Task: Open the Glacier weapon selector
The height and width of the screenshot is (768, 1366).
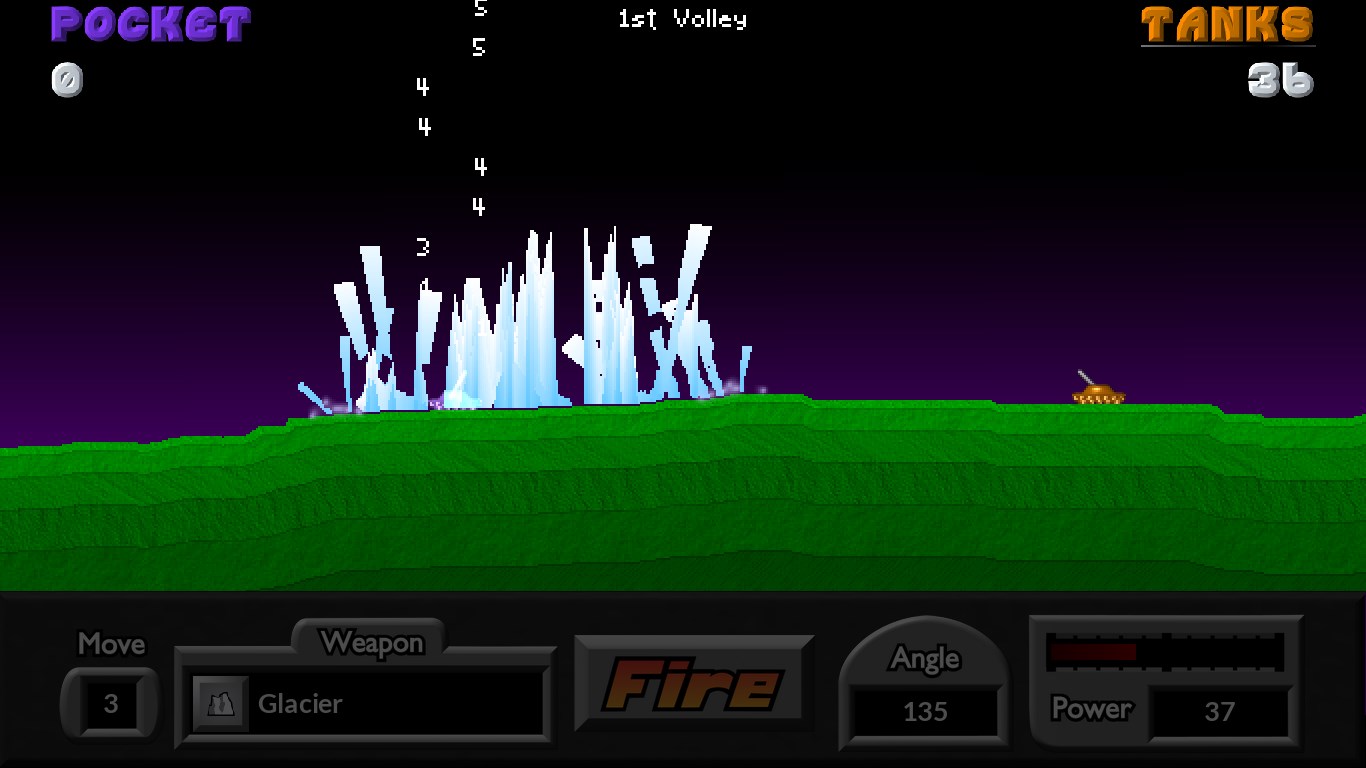Action: click(366, 703)
